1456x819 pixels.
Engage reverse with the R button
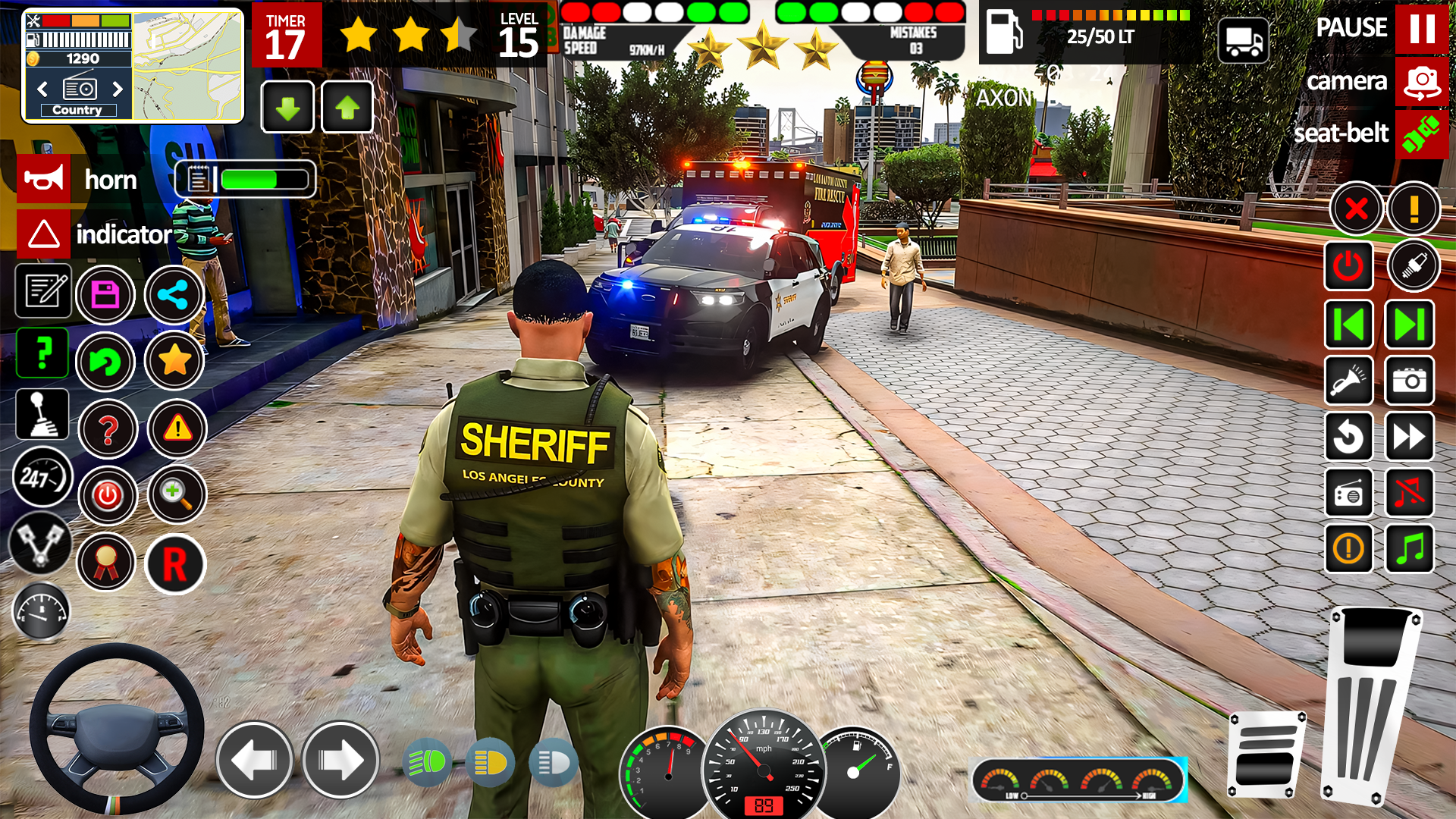(x=174, y=565)
